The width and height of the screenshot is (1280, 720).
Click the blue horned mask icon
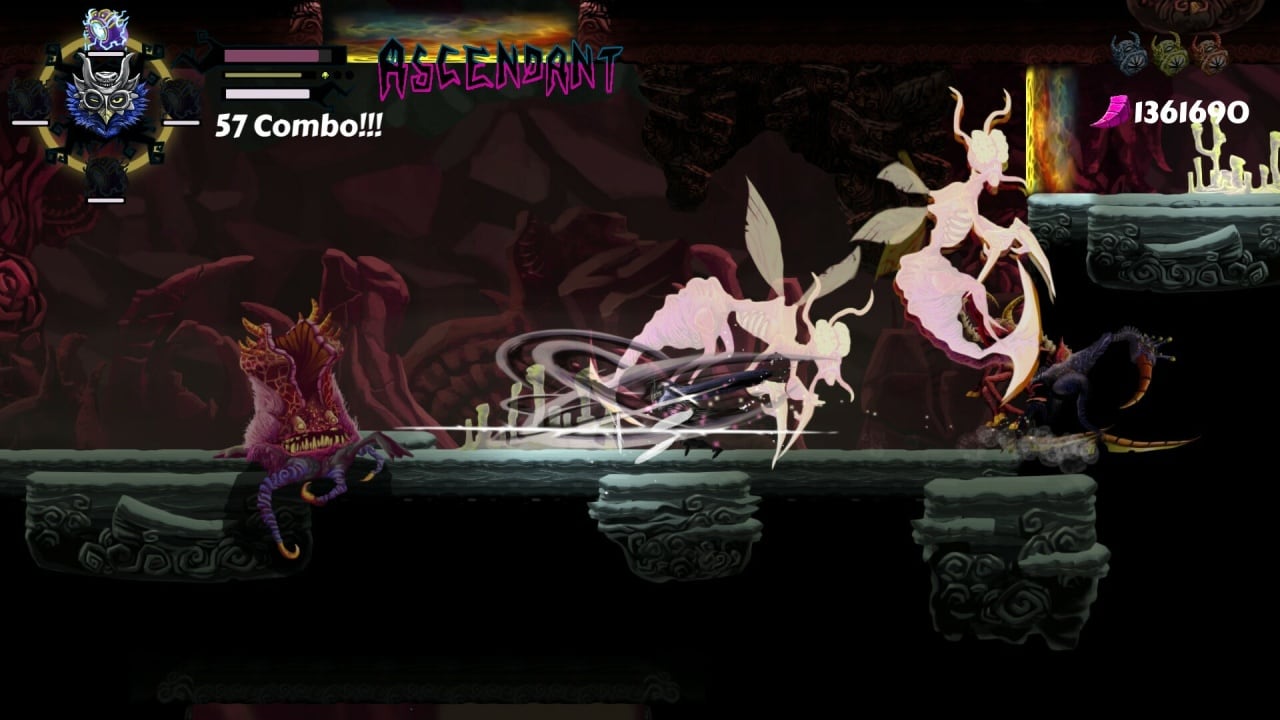click(x=1132, y=53)
